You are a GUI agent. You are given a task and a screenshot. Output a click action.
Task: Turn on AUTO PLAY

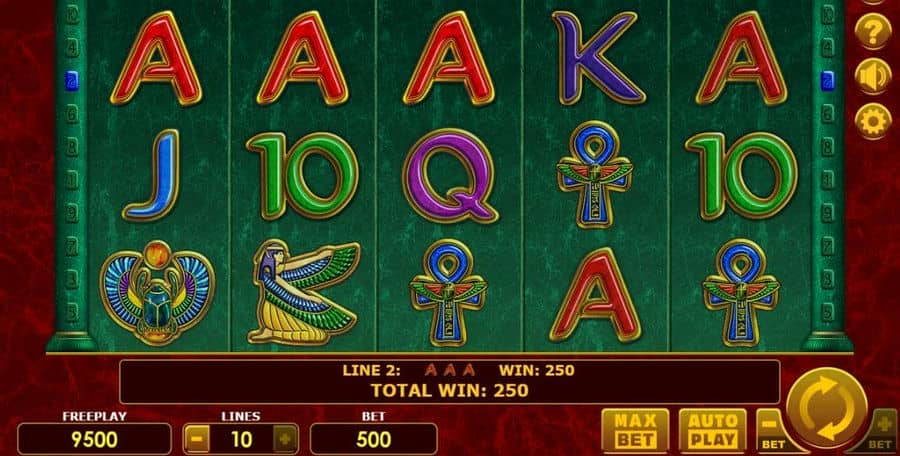click(711, 429)
